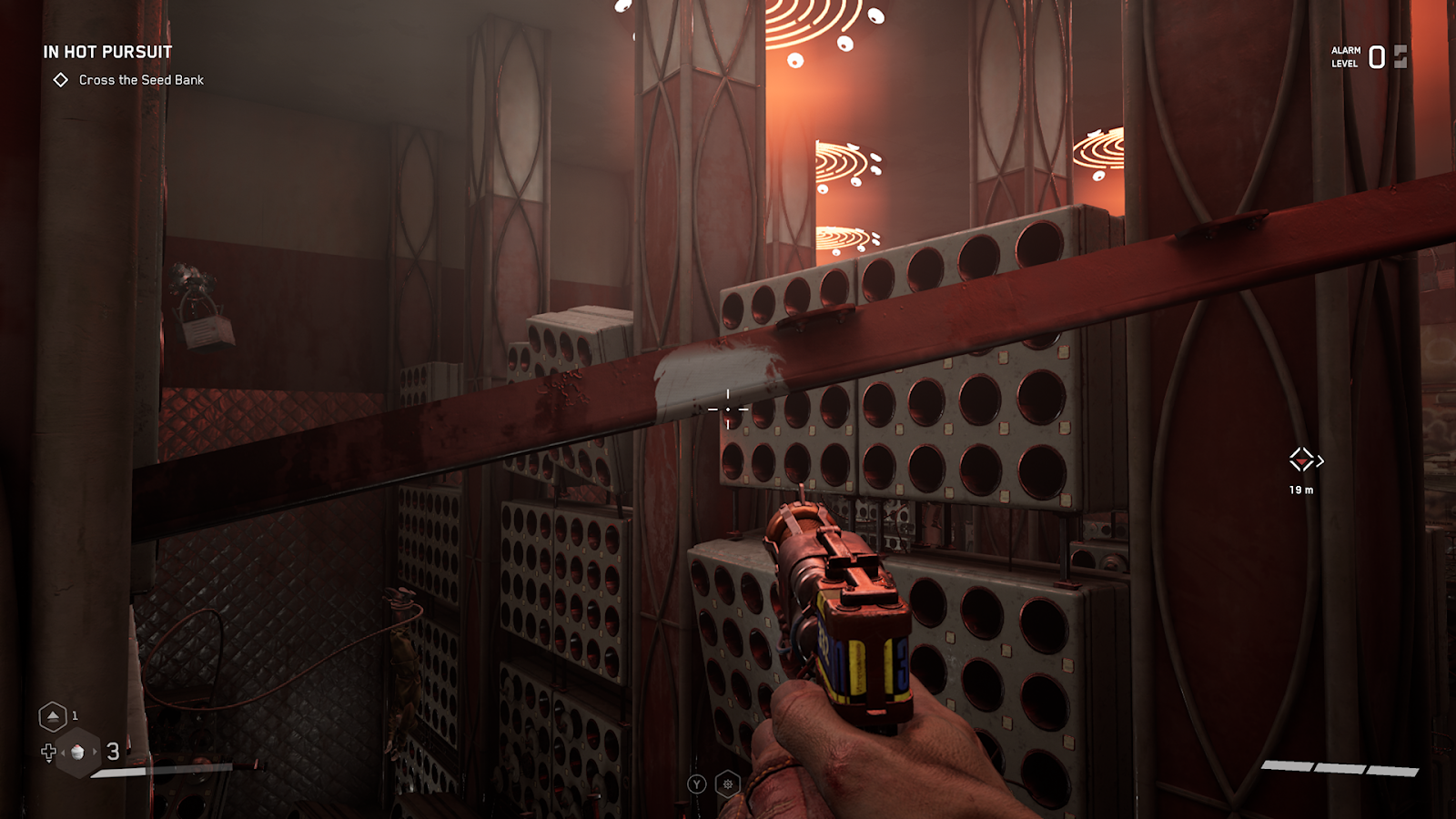Image resolution: width=1456 pixels, height=819 pixels.
Task: Select the Cross the Seed Bank objective
Action: point(140,80)
